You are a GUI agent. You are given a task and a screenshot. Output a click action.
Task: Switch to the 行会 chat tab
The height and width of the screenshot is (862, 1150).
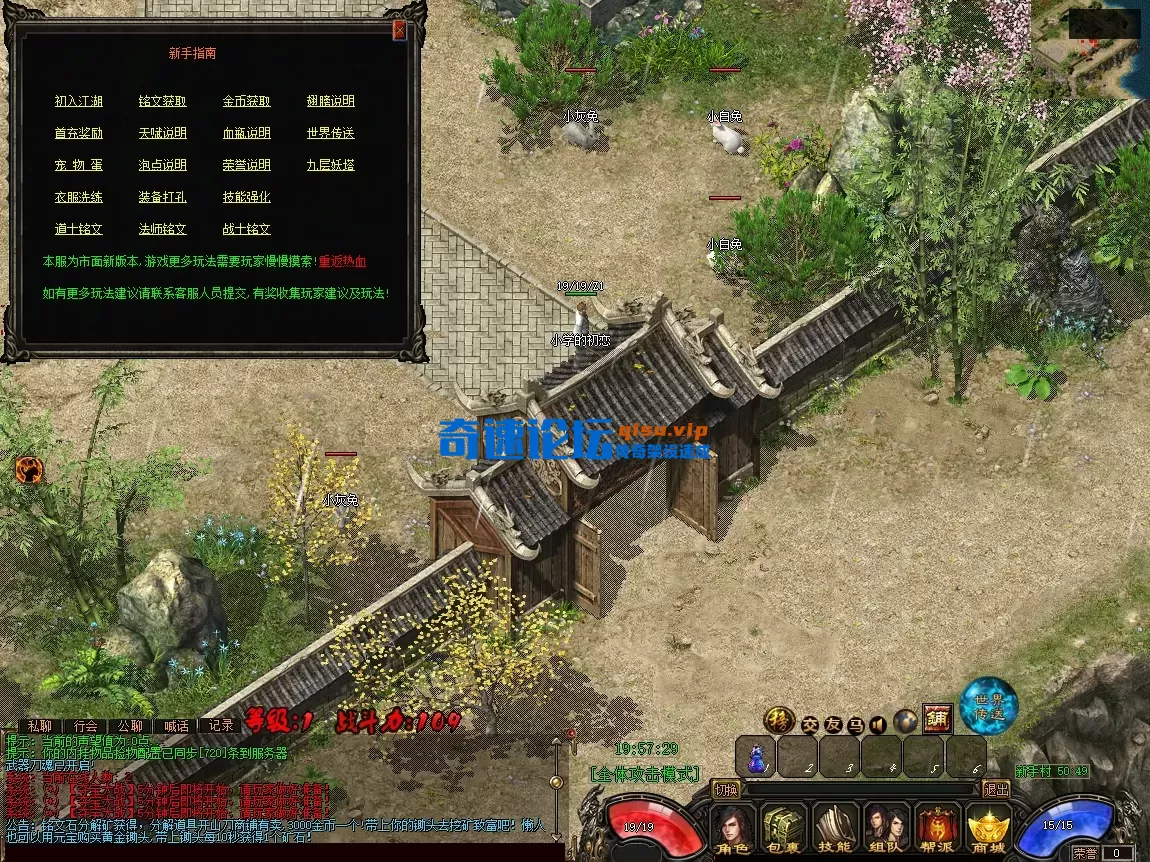pos(85,726)
